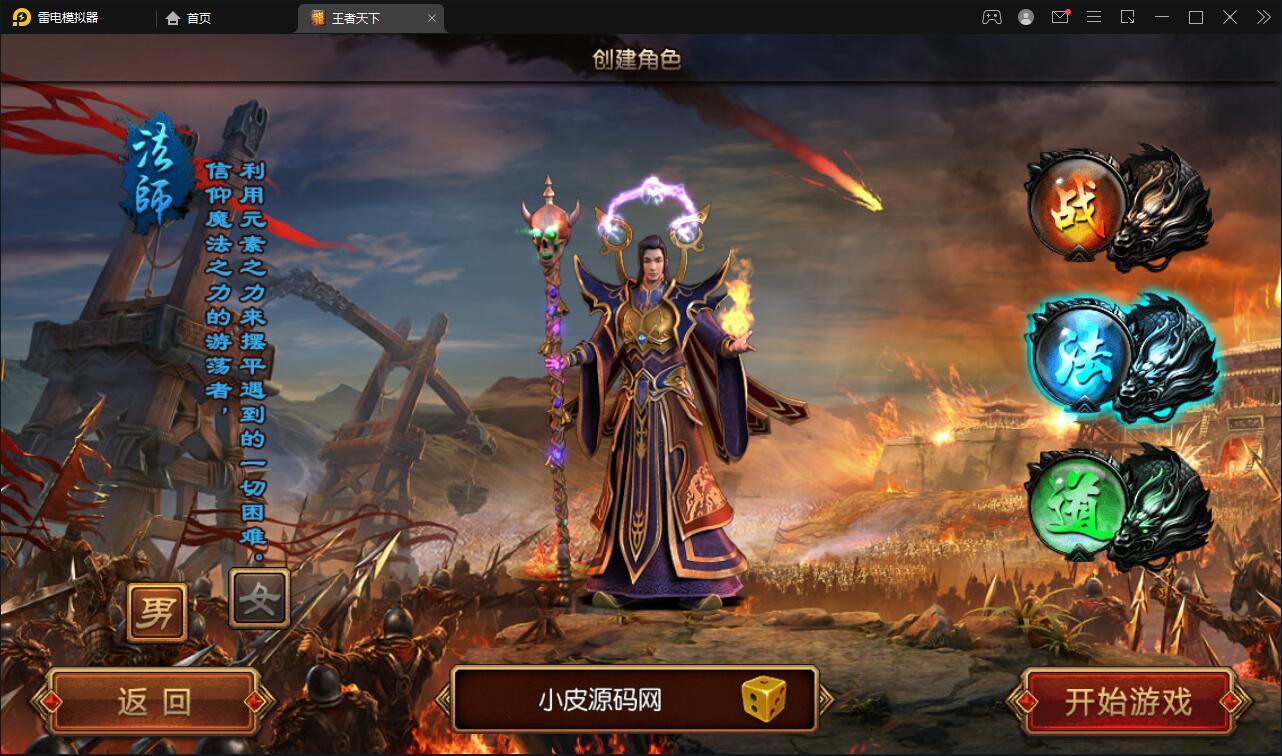Click the 返回 back button
The image size is (1282, 756).
click(x=150, y=701)
